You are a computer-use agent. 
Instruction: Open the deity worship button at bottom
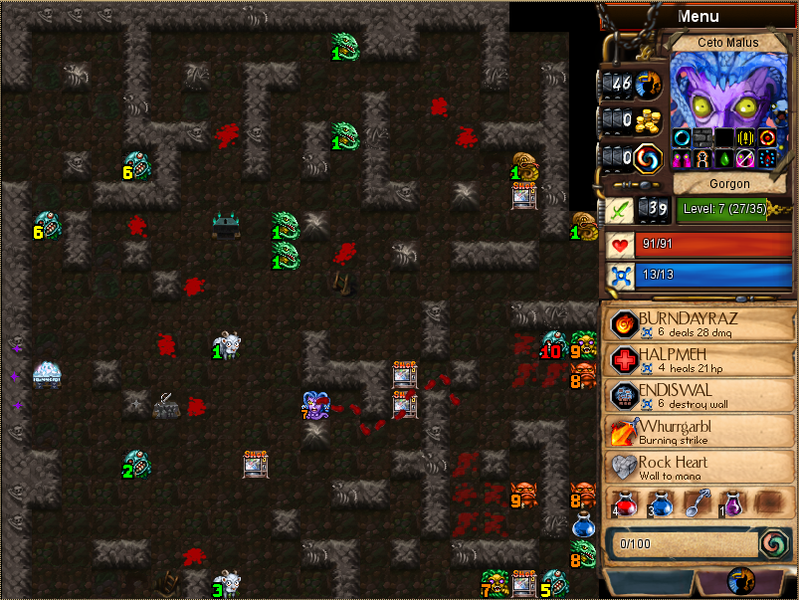[x=742, y=582]
